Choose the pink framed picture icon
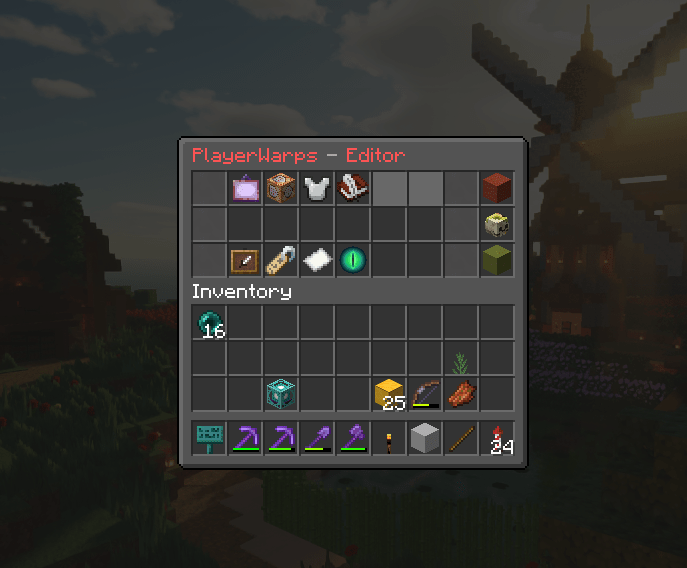This screenshot has height=568, width=687. 245,188
